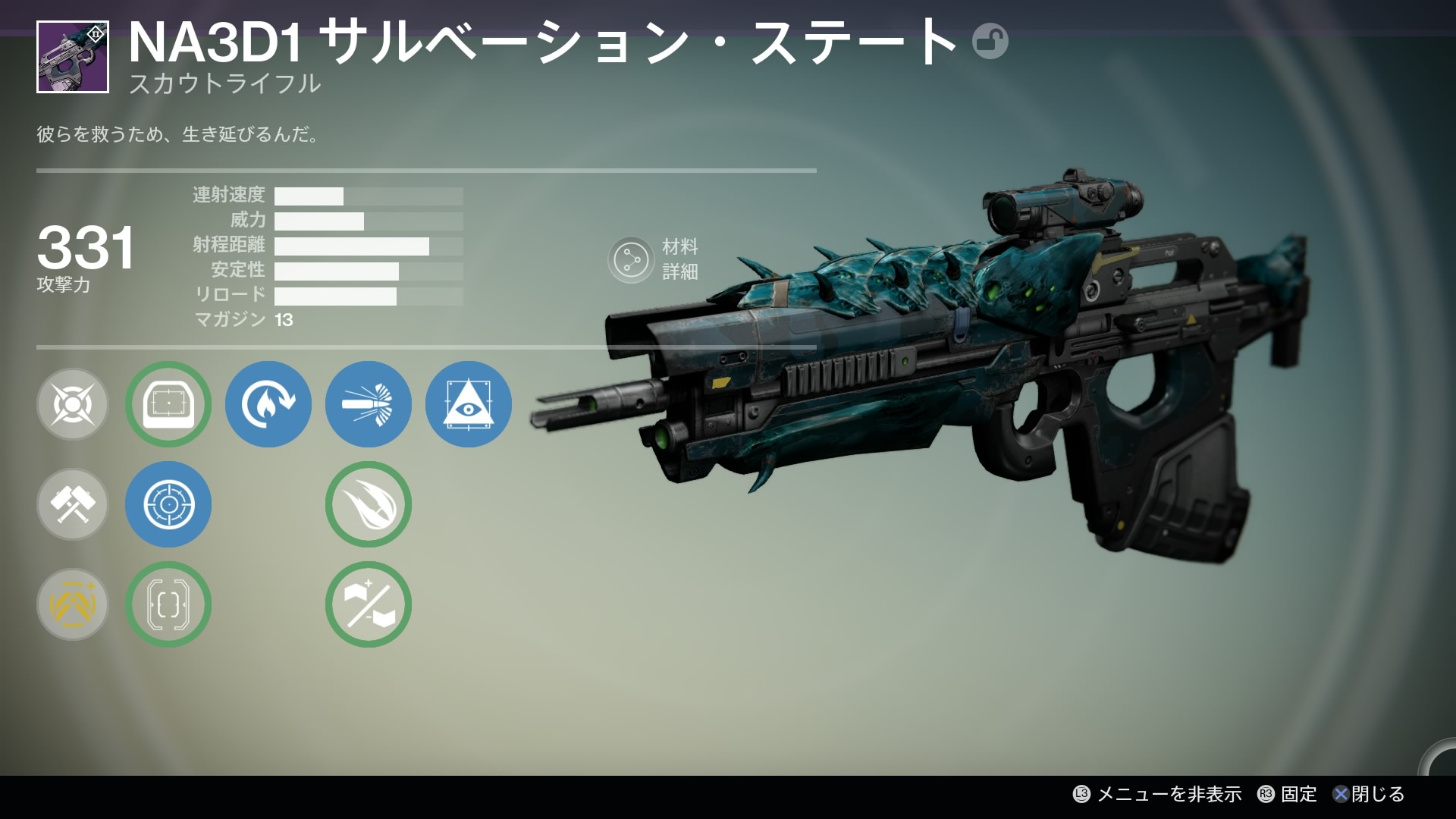
Task: Pick the eye-in-triangle perk node
Action: tap(469, 404)
